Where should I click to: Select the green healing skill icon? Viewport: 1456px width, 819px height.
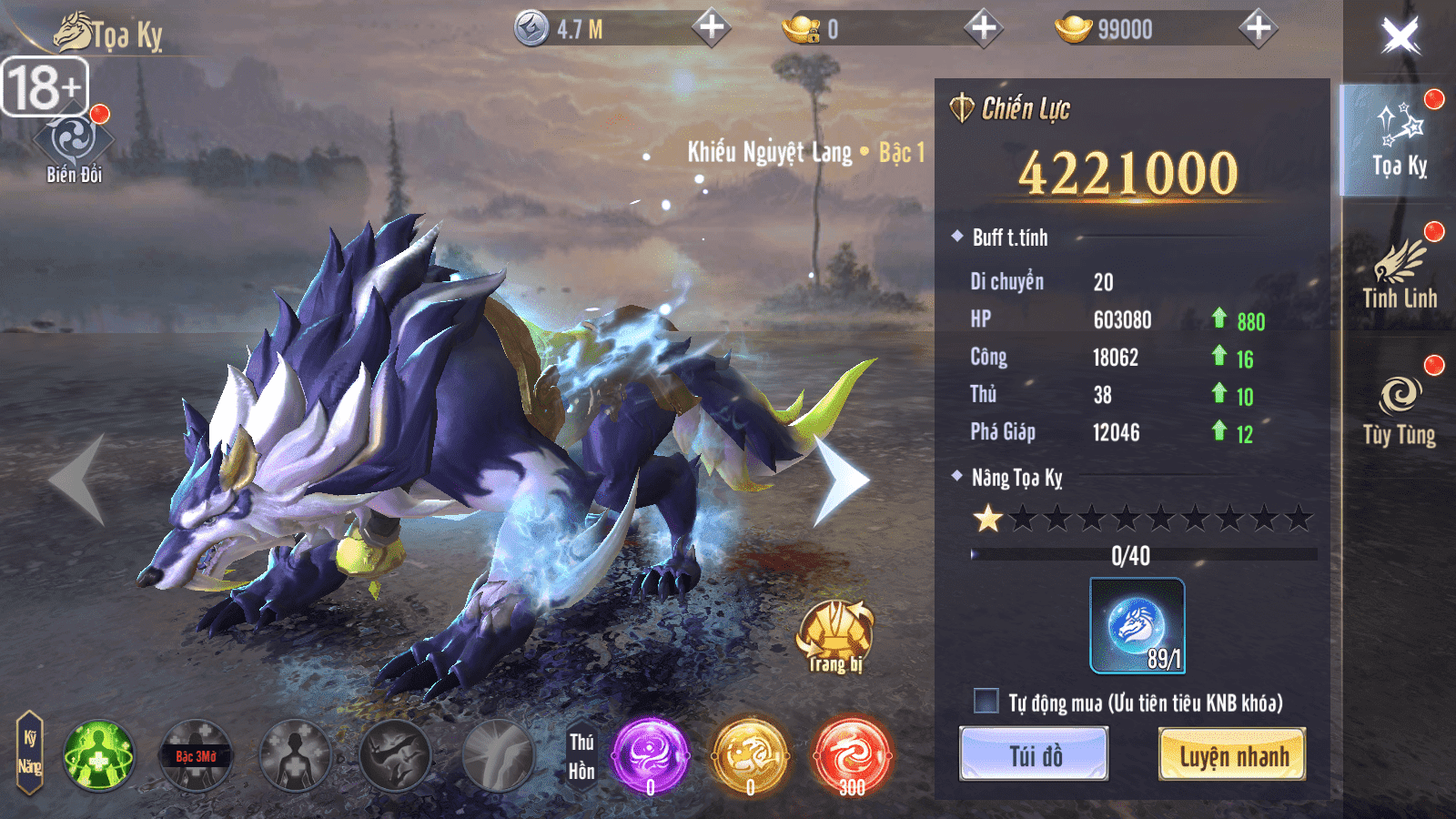point(98,755)
